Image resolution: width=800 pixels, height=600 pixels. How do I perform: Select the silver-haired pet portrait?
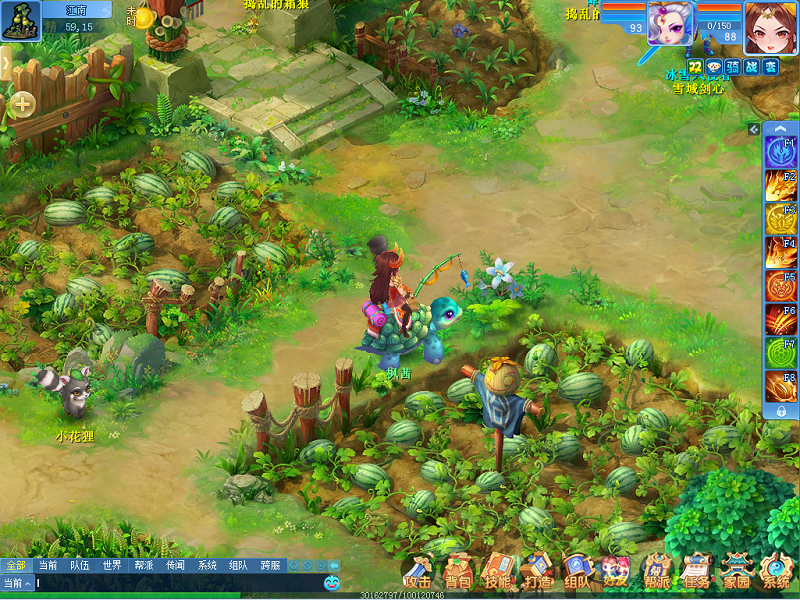pyautogui.click(x=673, y=24)
